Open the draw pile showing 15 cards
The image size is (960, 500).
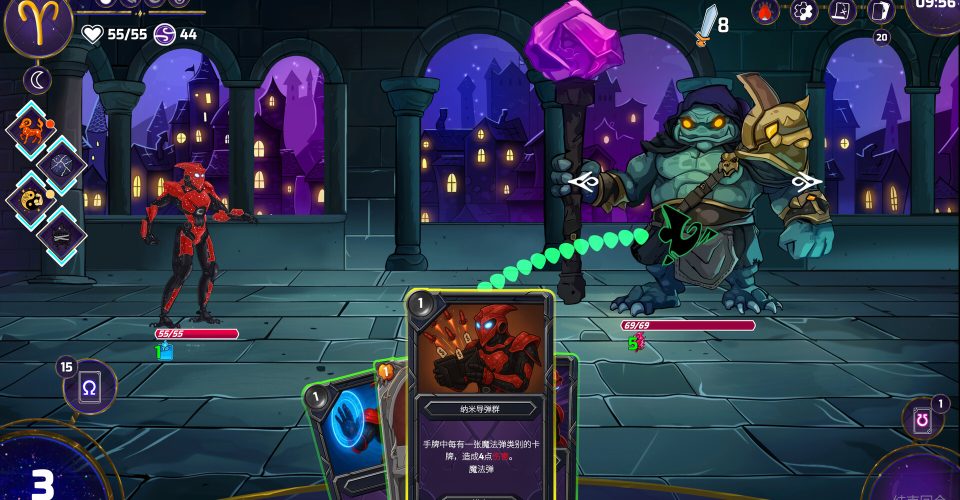click(90, 387)
